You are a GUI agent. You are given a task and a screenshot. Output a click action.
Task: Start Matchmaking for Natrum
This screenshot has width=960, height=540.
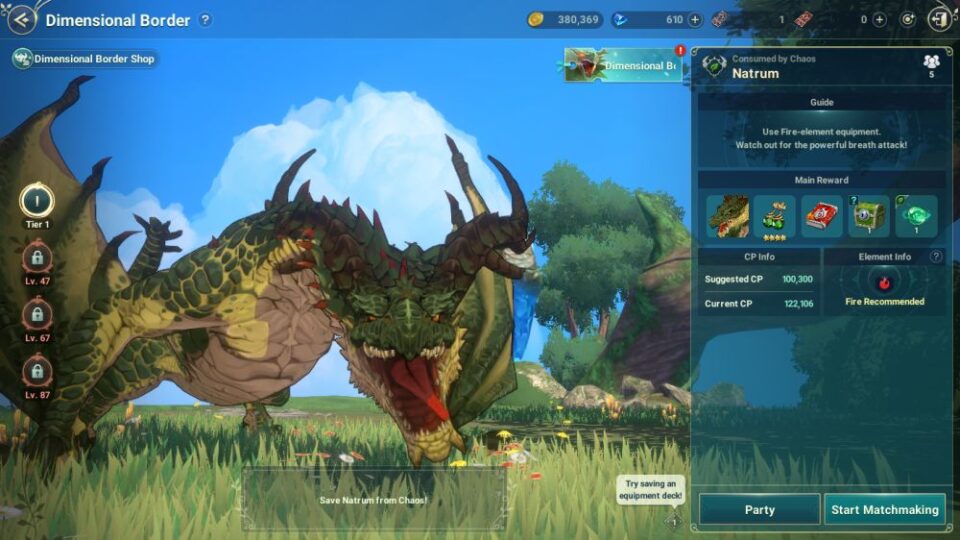pyautogui.click(x=885, y=509)
